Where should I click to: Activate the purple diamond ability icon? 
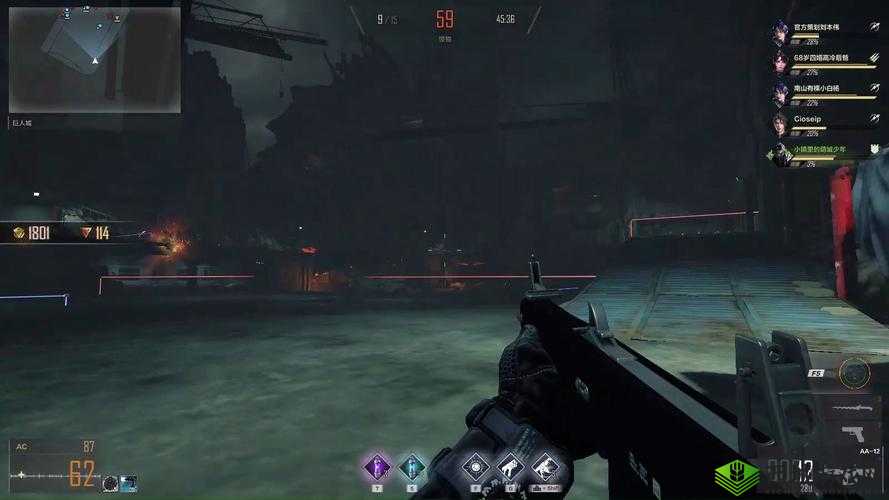377,466
